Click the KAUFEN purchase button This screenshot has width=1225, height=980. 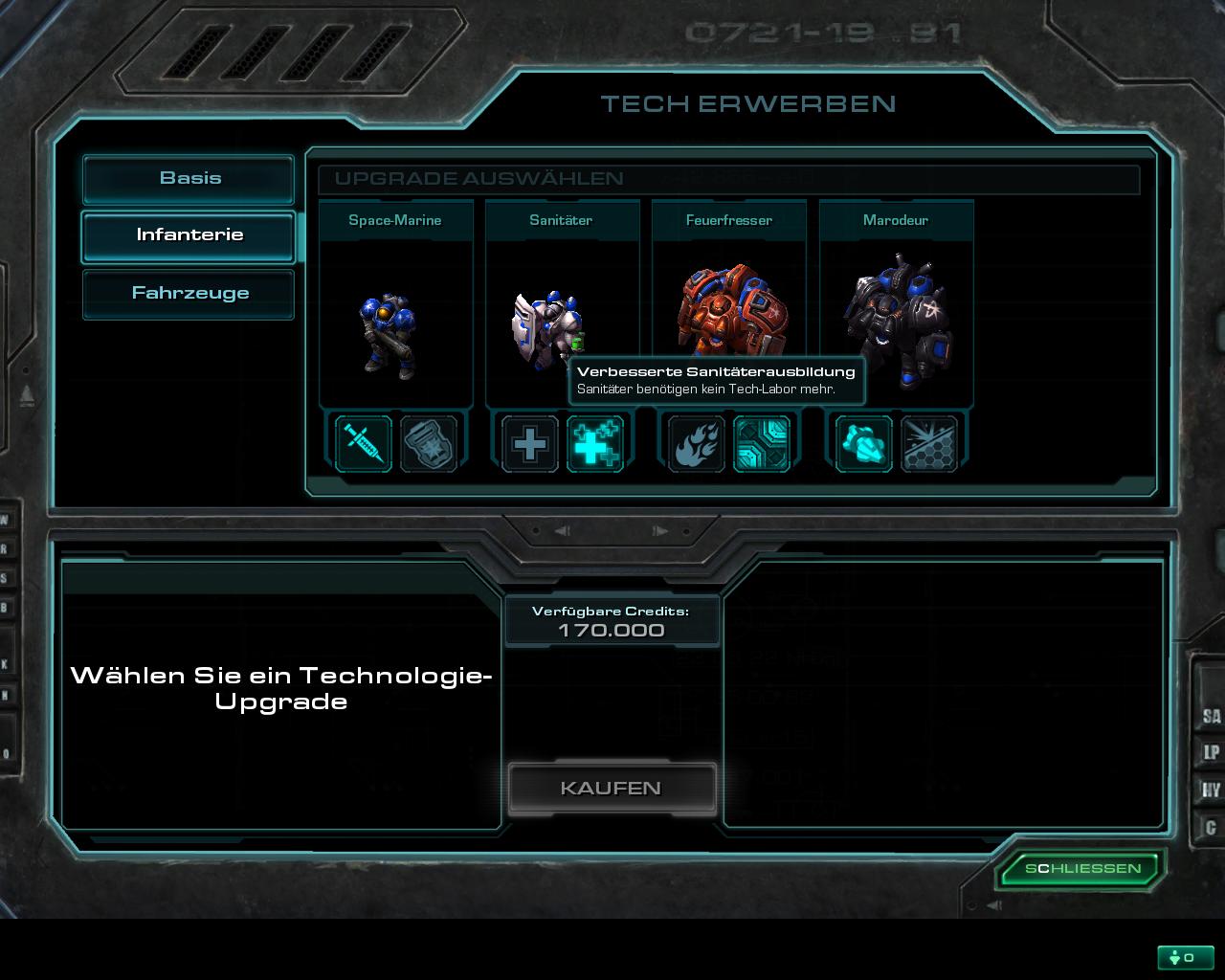[x=612, y=789]
